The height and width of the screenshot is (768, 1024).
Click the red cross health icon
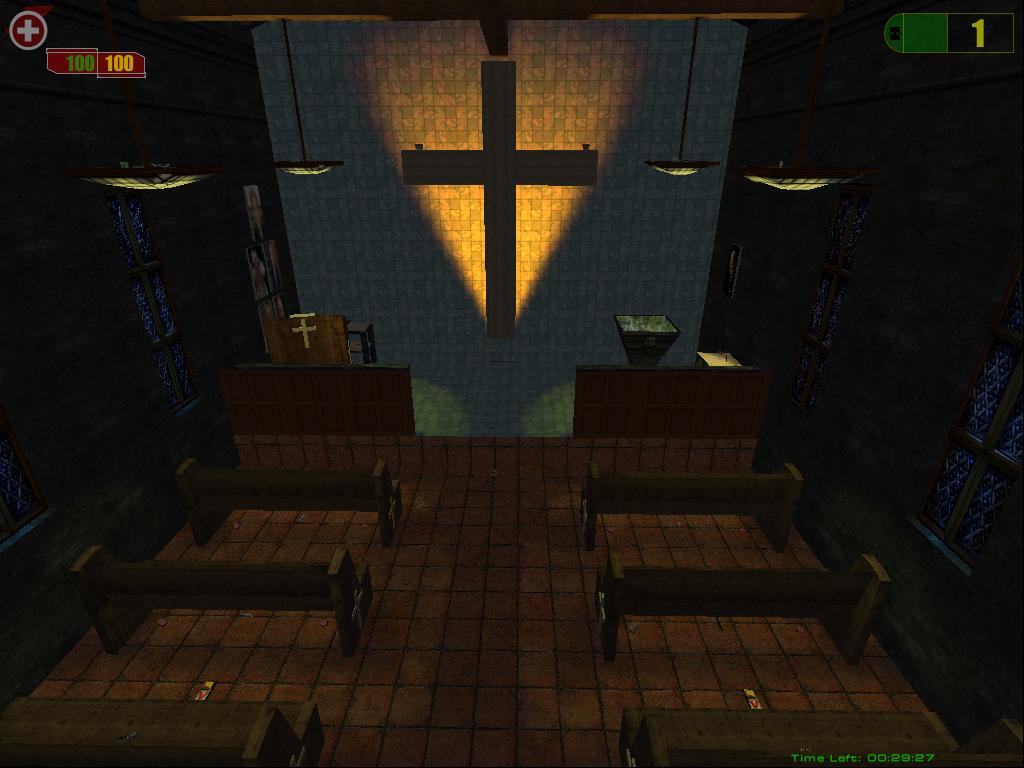pyautogui.click(x=28, y=31)
